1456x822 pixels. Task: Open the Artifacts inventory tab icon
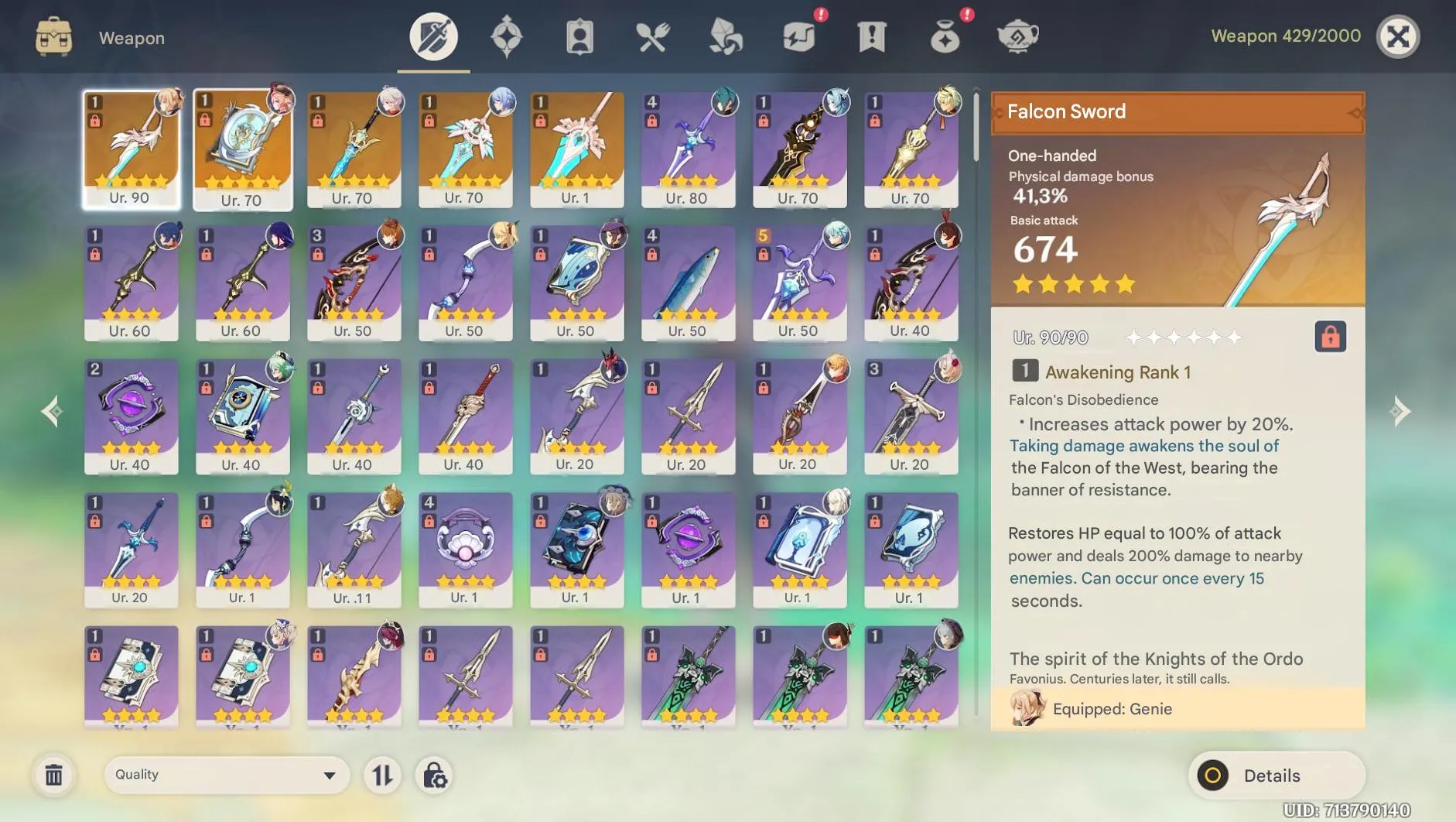click(x=507, y=35)
